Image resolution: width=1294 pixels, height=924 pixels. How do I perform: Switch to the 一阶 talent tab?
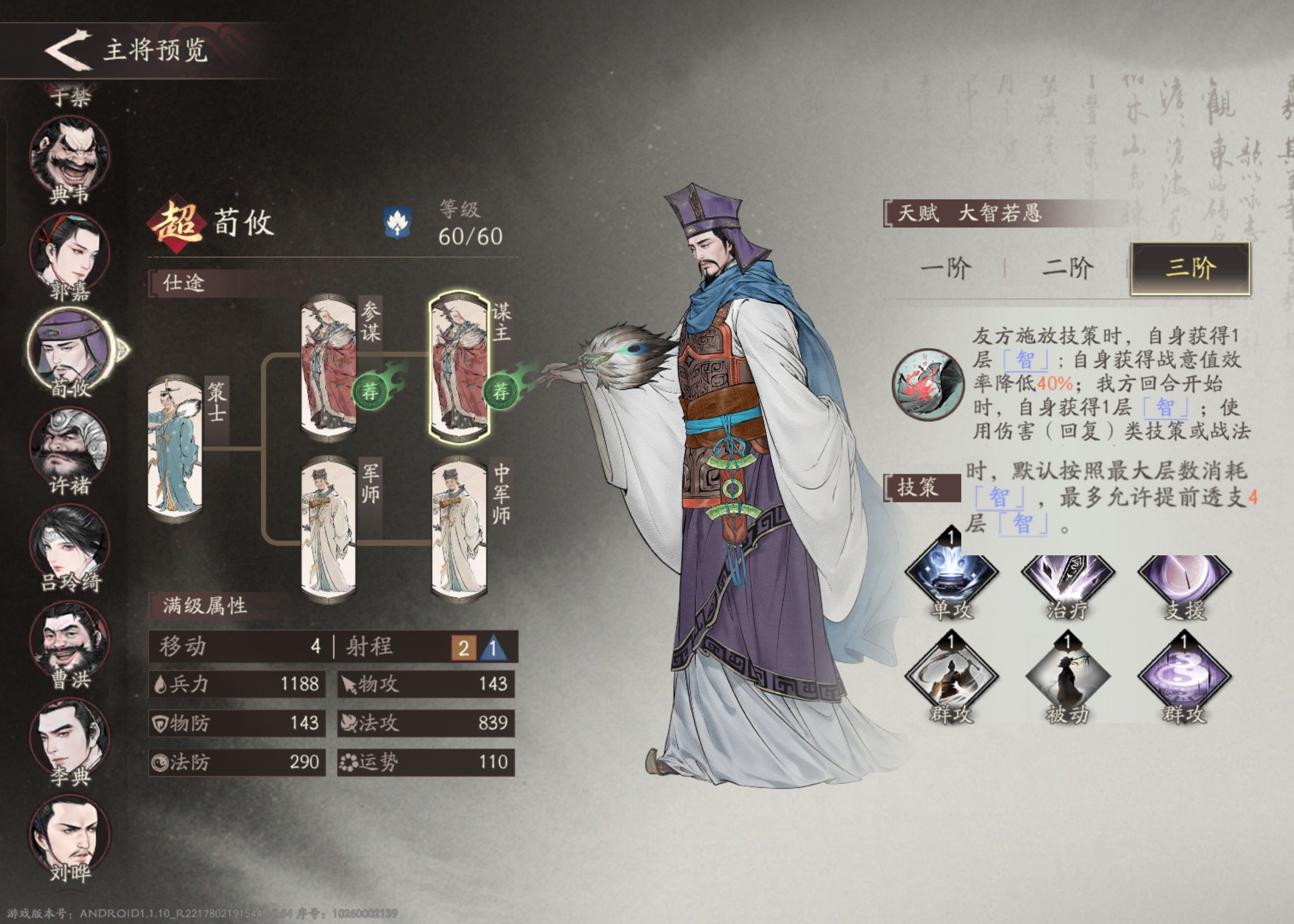click(946, 267)
